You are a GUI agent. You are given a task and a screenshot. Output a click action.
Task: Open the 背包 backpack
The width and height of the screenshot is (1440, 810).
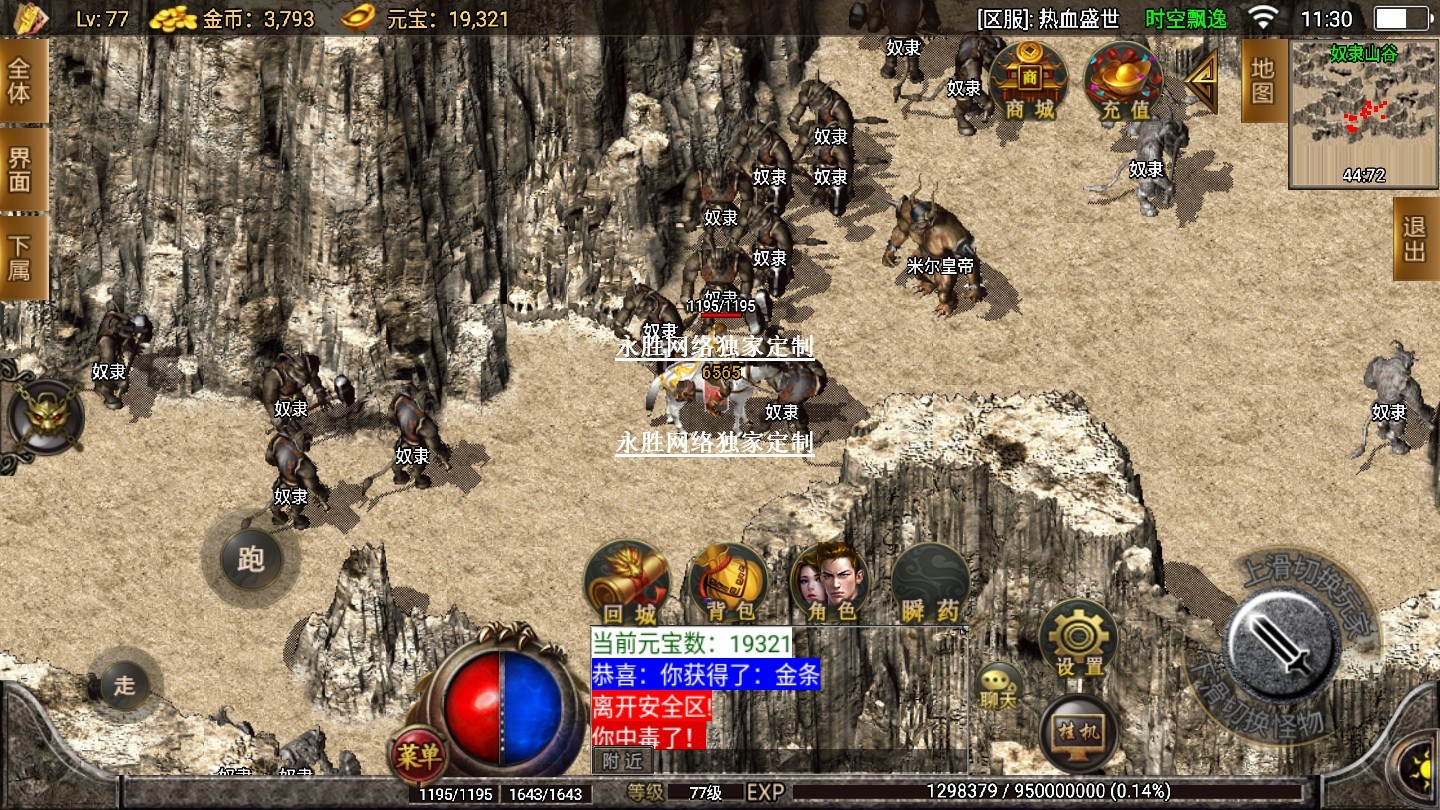click(729, 583)
